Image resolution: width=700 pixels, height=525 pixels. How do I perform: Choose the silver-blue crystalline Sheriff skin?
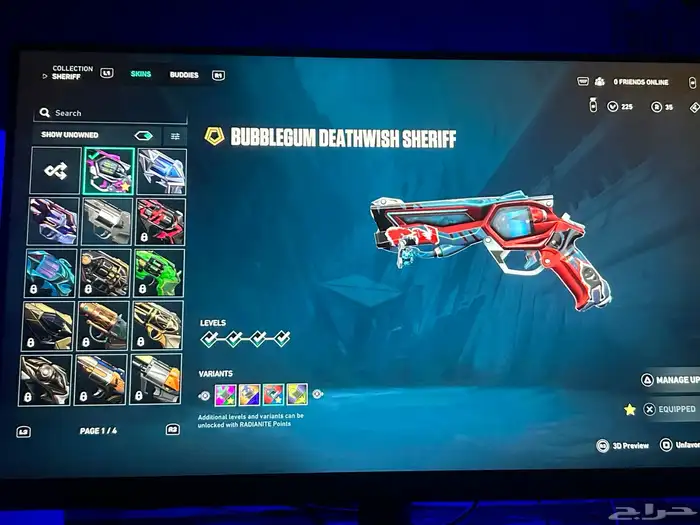point(160,171)
